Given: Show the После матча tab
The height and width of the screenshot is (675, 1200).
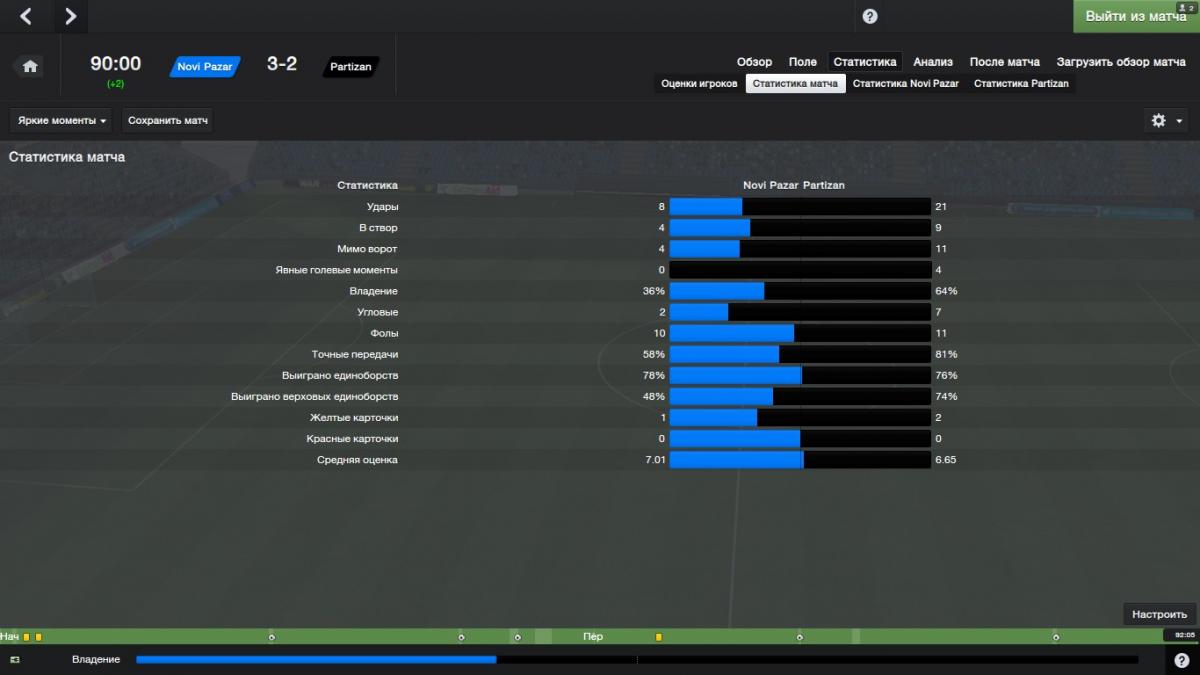Looking at the screenshot, I should (1004, 62).
